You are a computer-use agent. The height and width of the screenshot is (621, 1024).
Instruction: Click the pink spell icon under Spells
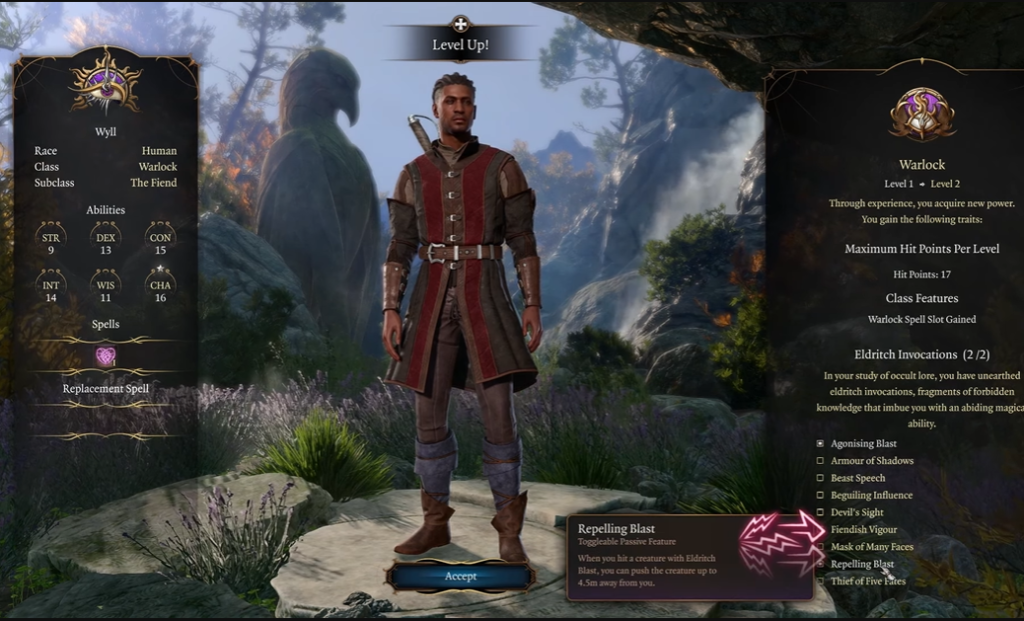pos(105,357)
